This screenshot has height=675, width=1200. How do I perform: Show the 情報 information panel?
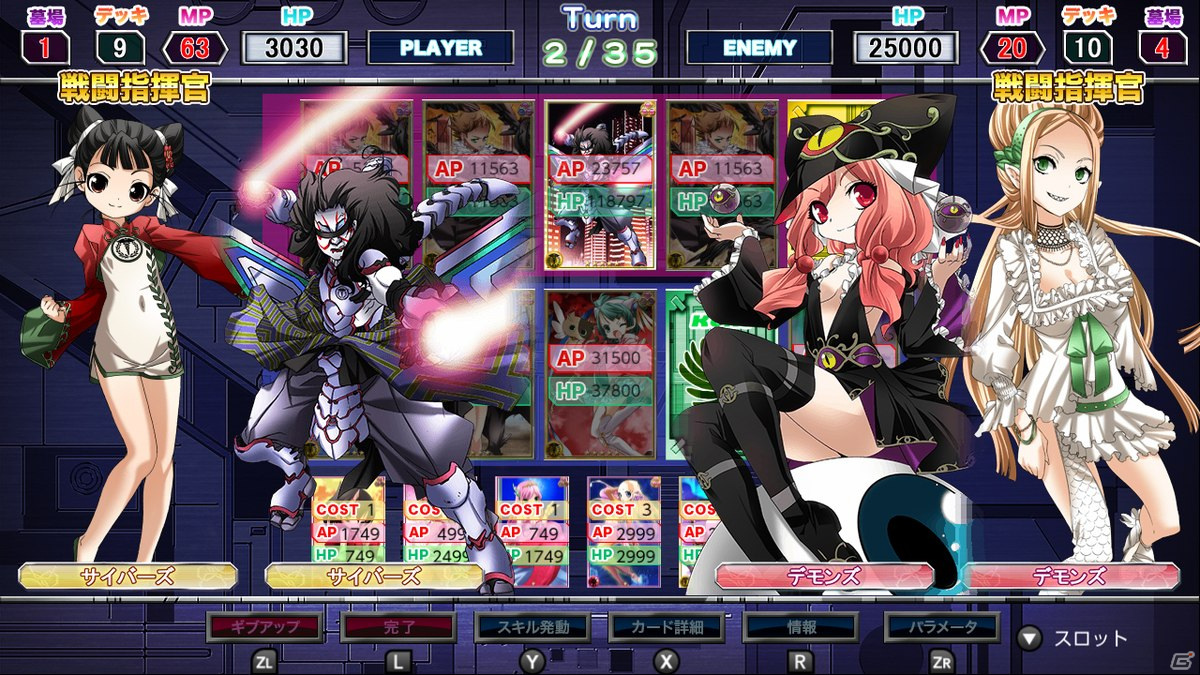point(801,627)
